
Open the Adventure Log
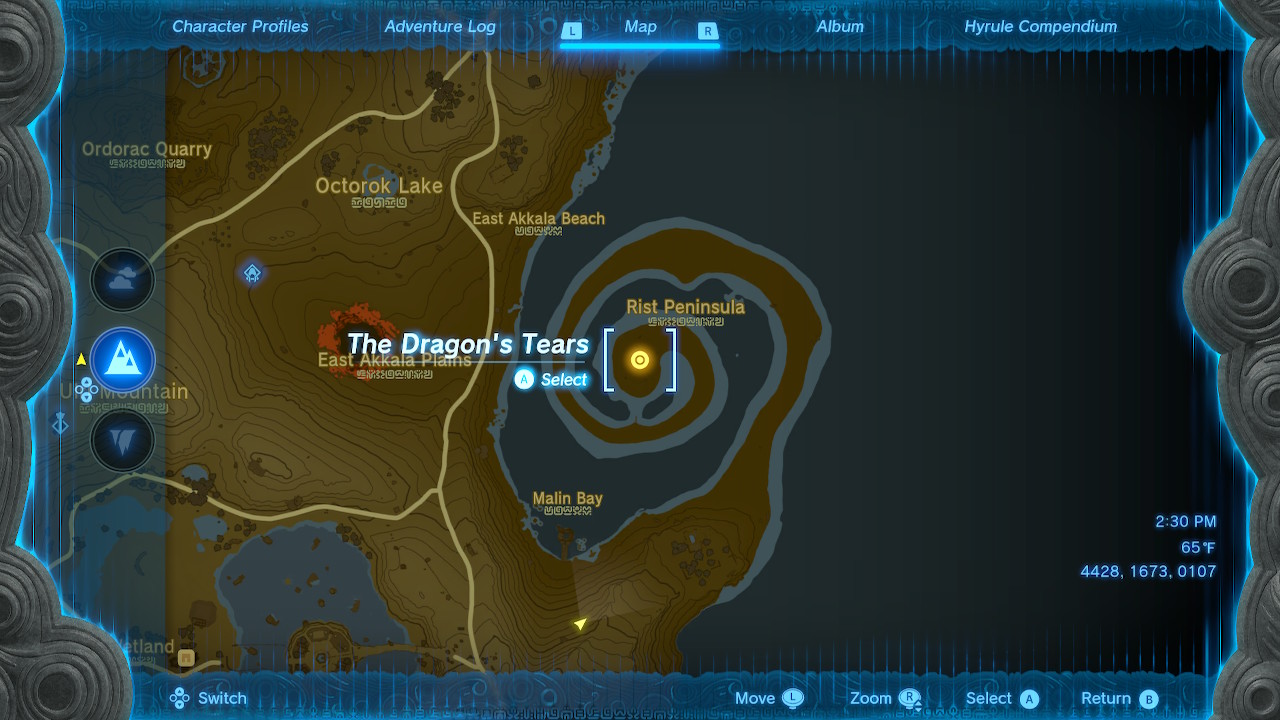pos(440,26)
